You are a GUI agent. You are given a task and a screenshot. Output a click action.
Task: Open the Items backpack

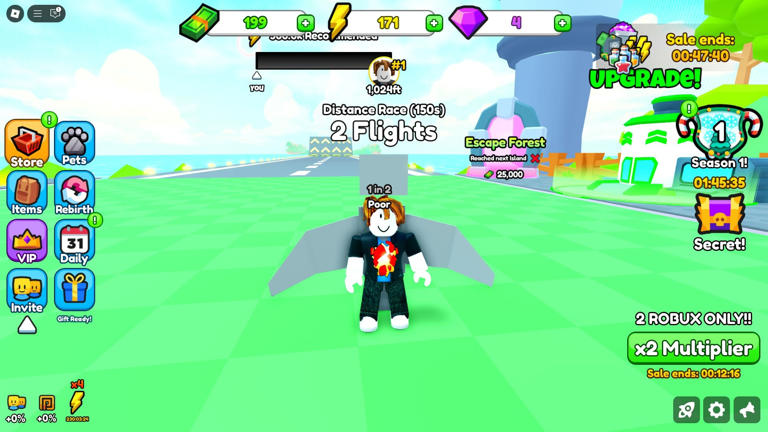[x=27, y=193]
